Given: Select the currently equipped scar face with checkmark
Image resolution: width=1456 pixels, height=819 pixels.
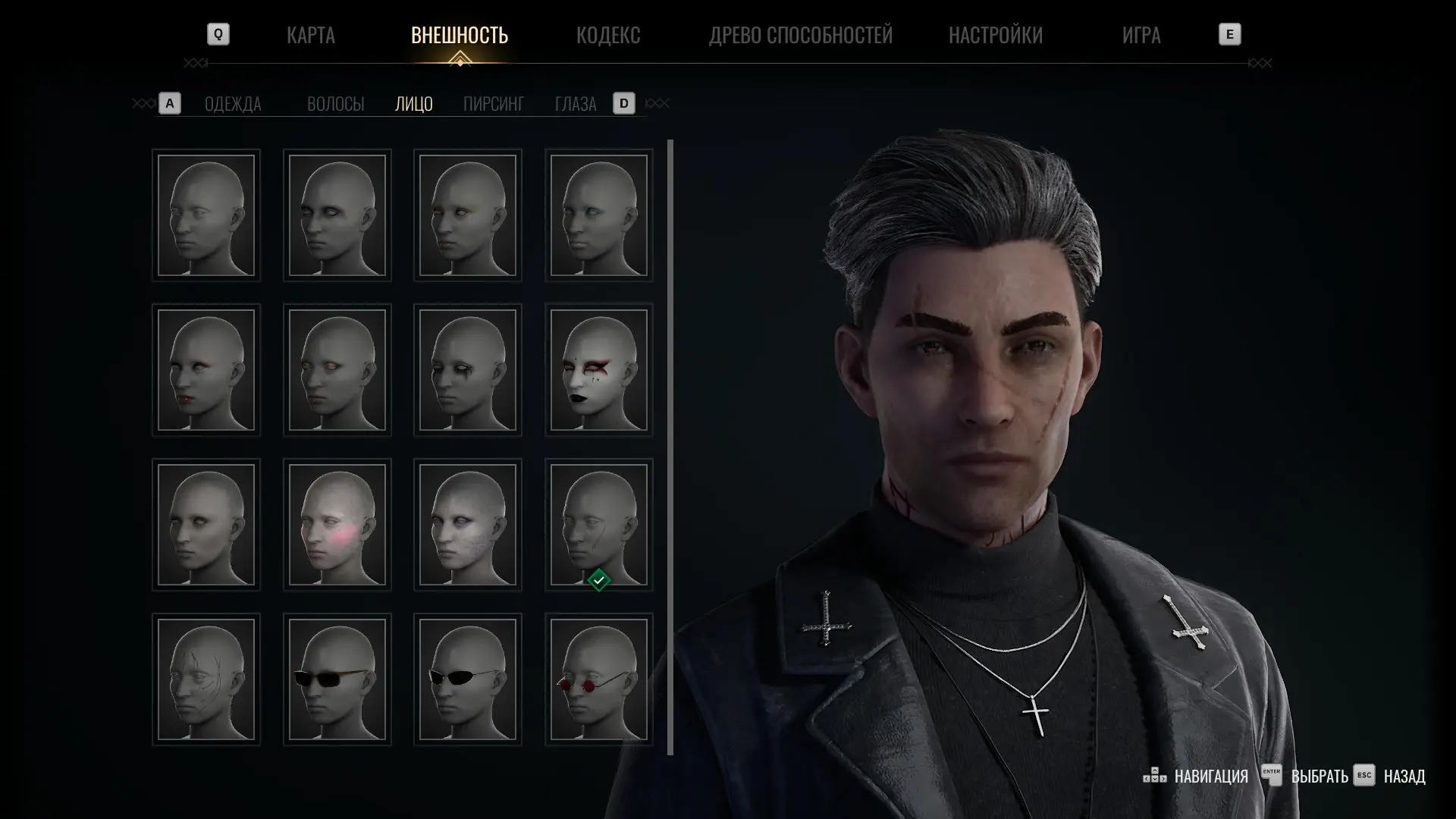Looking at the screenshot, I should 598,525.
